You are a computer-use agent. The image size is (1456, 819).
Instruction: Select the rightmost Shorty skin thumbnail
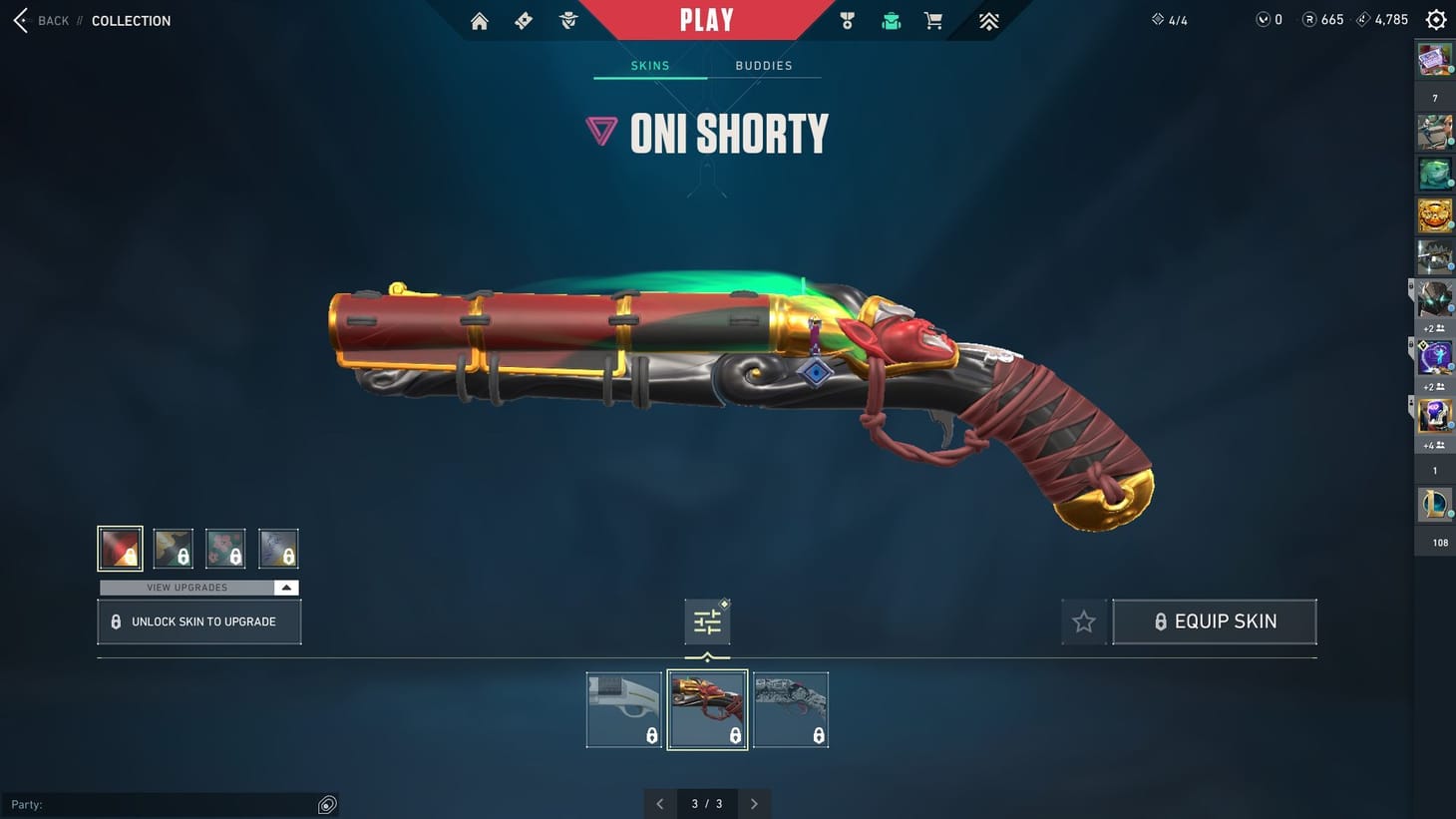pos(790,709)
